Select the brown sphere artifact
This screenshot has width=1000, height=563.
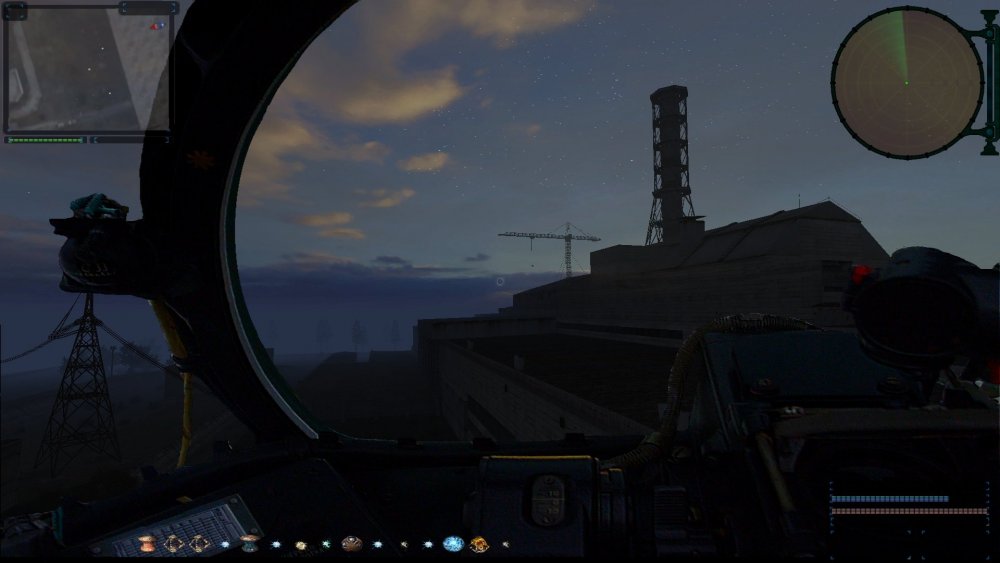pos(351,543)
